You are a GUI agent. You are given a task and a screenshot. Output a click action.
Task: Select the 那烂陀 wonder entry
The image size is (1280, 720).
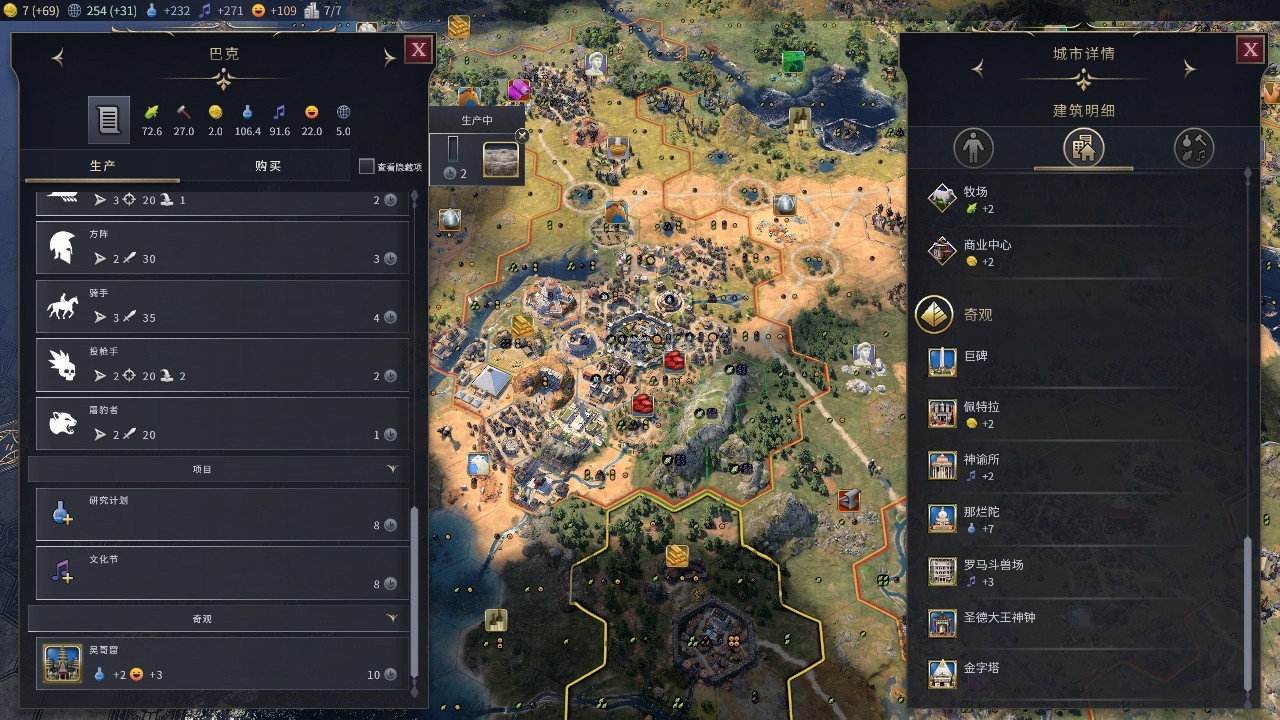pos(981,518)
